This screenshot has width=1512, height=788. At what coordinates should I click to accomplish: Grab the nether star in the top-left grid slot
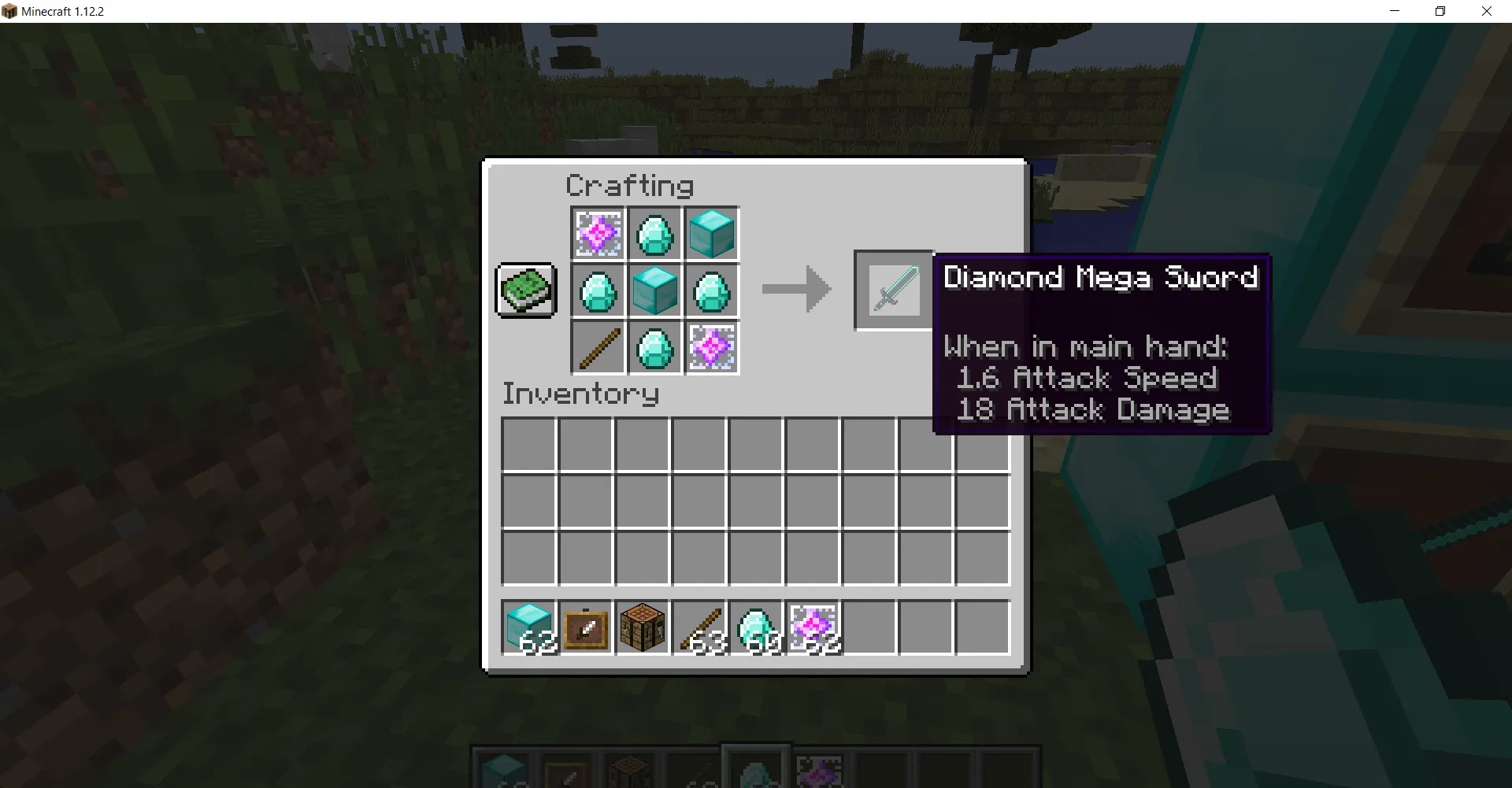[x=598, y=233]
